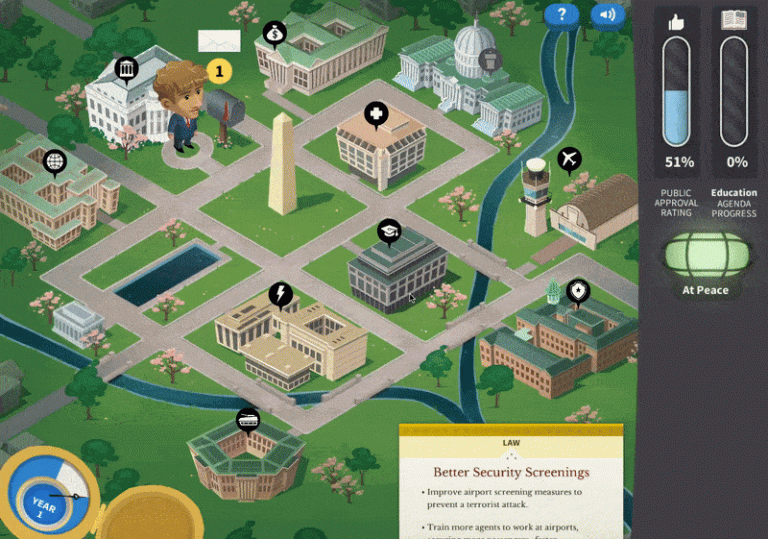Choose the airplane airport marker

[569, 159]
